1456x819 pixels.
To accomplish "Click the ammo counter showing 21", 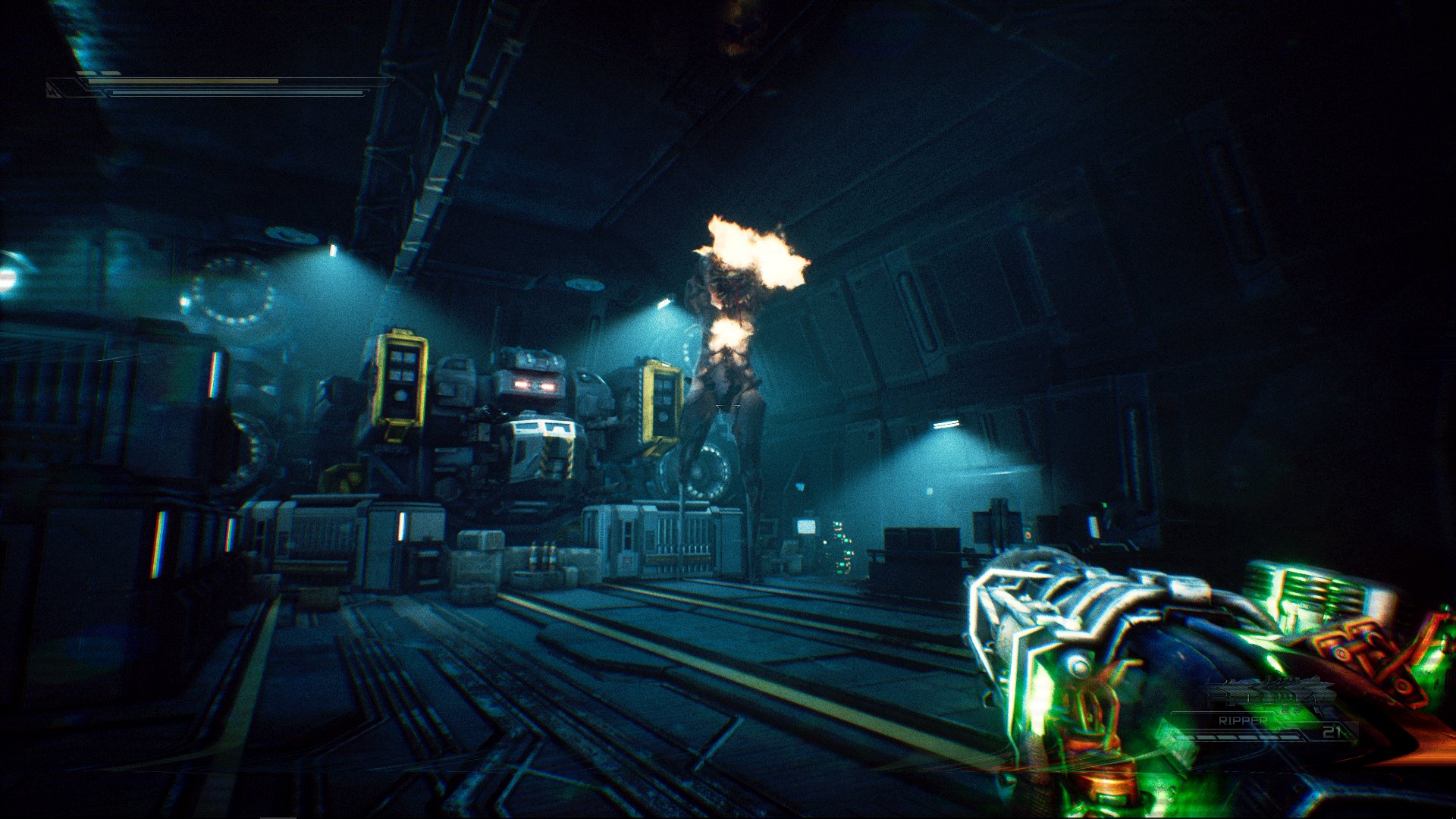I will pos(1333,732).
